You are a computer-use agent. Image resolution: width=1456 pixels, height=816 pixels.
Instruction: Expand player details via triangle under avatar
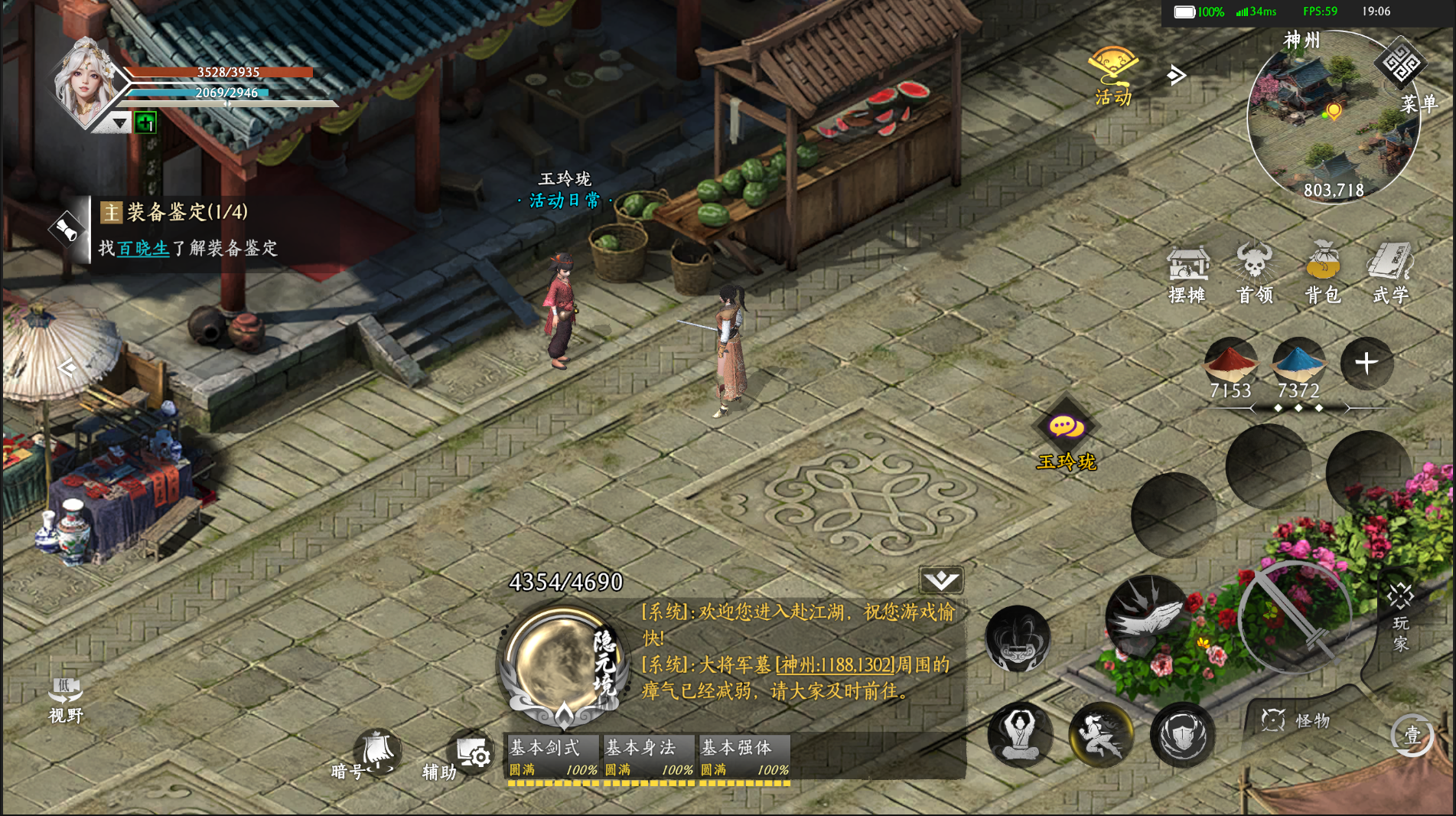119,122
